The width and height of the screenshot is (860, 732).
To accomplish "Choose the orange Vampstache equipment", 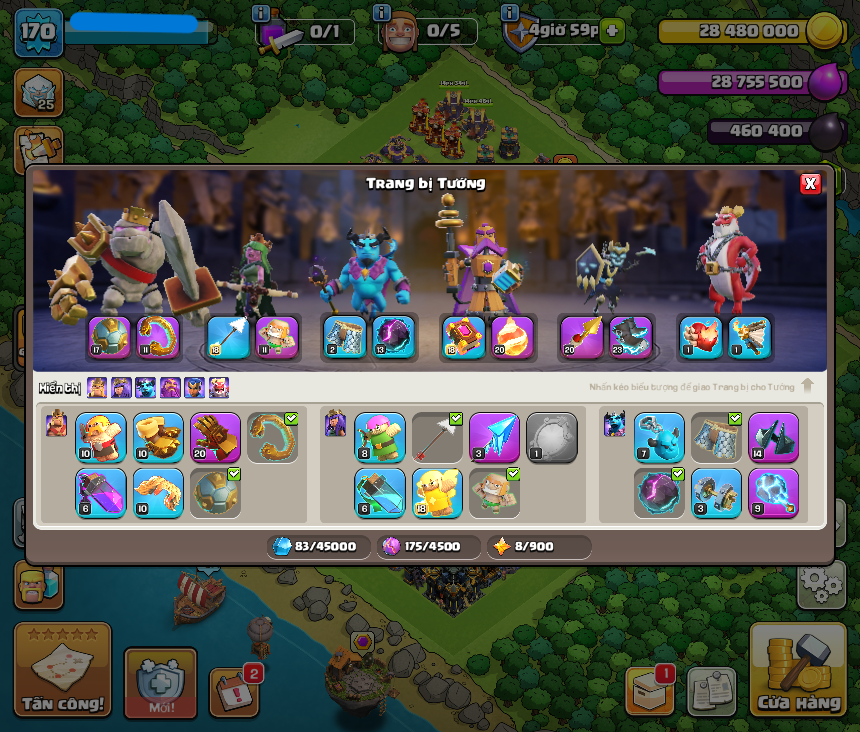I will point(158,493).
